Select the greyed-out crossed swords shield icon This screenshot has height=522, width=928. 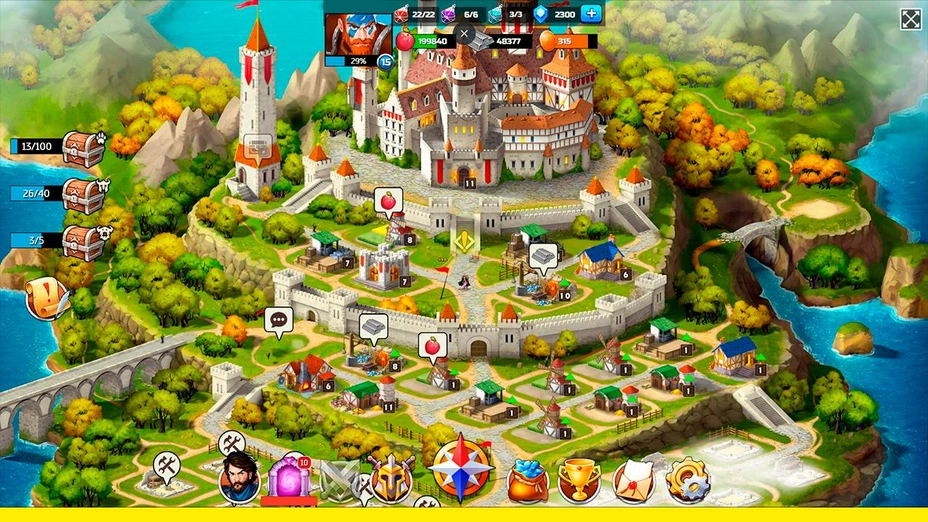pos(339,481)
